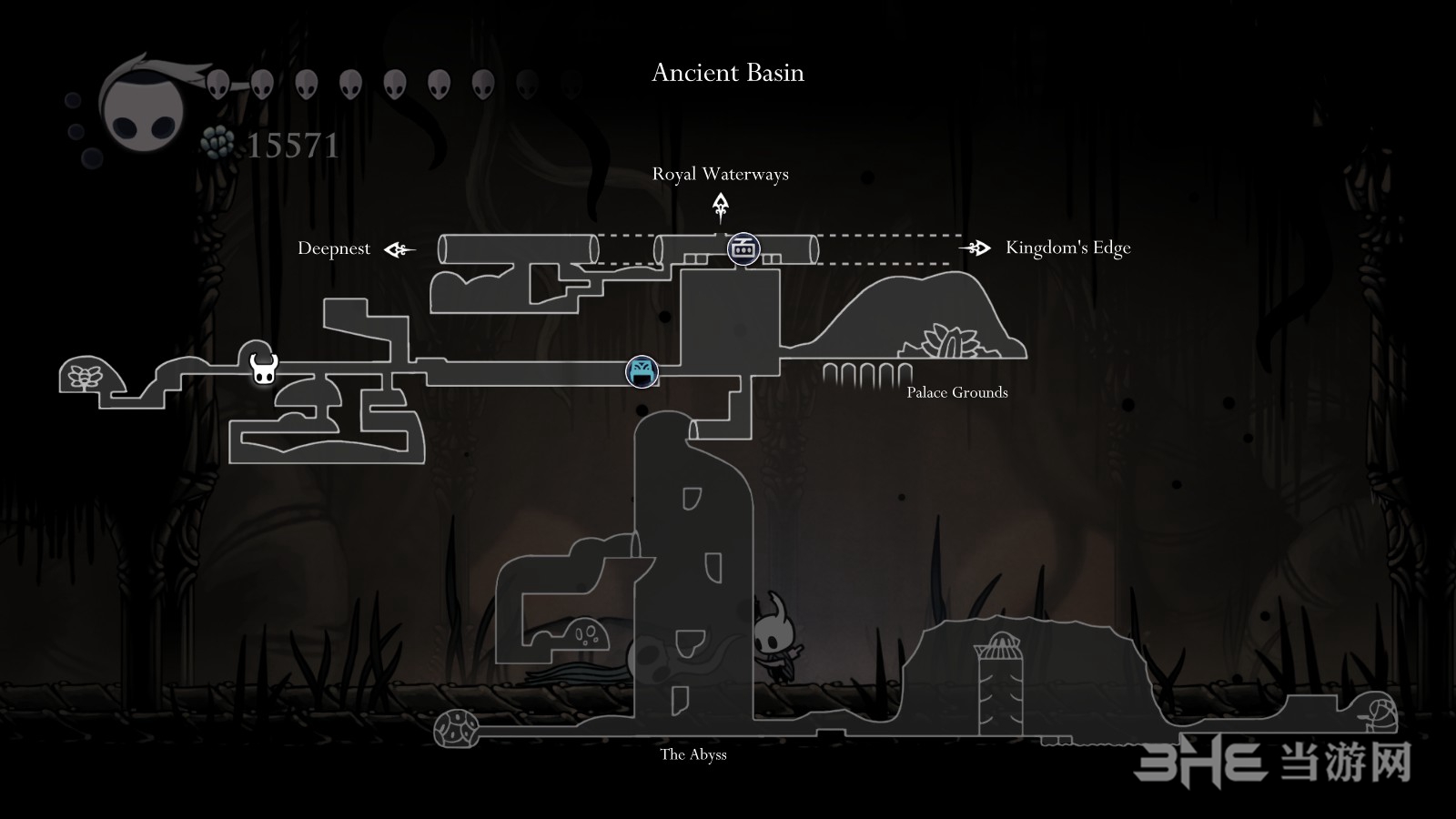Click the Ancient Basin area title
The width and height of the screenshot is (1456, 819).
728,73
